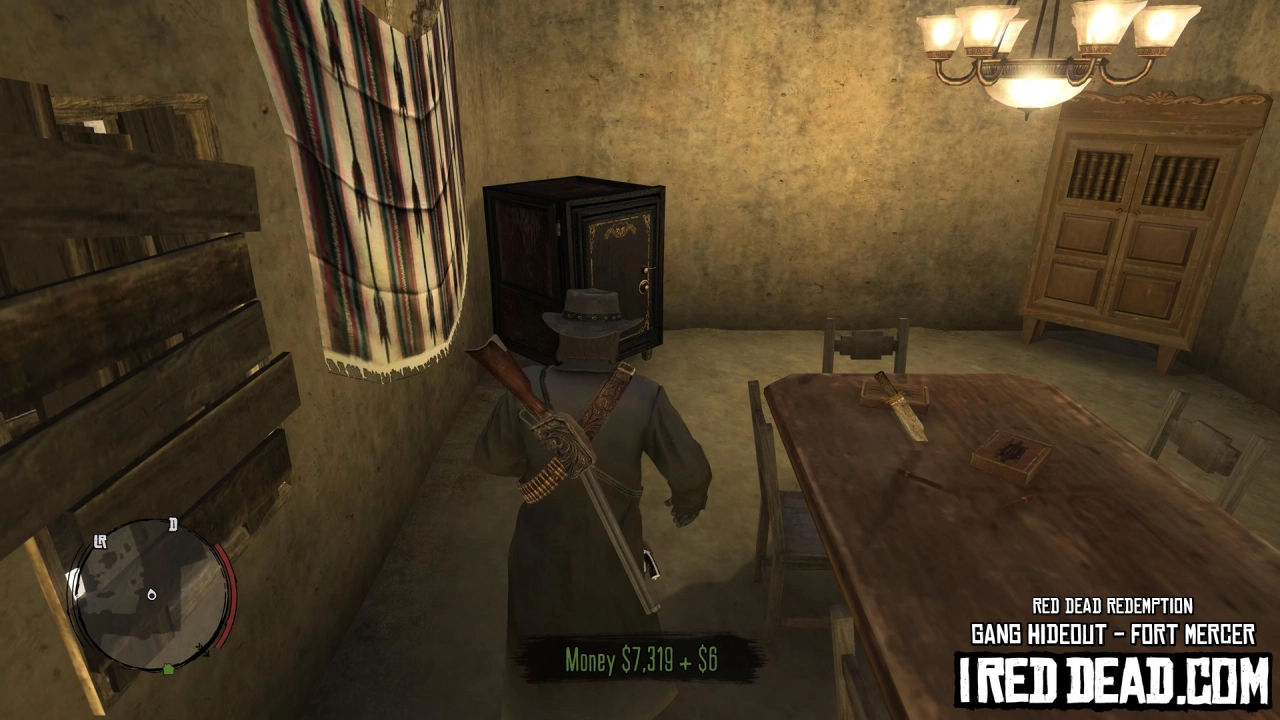Click the RED DEAD REDEMPTION title text

click(1113, 606)
